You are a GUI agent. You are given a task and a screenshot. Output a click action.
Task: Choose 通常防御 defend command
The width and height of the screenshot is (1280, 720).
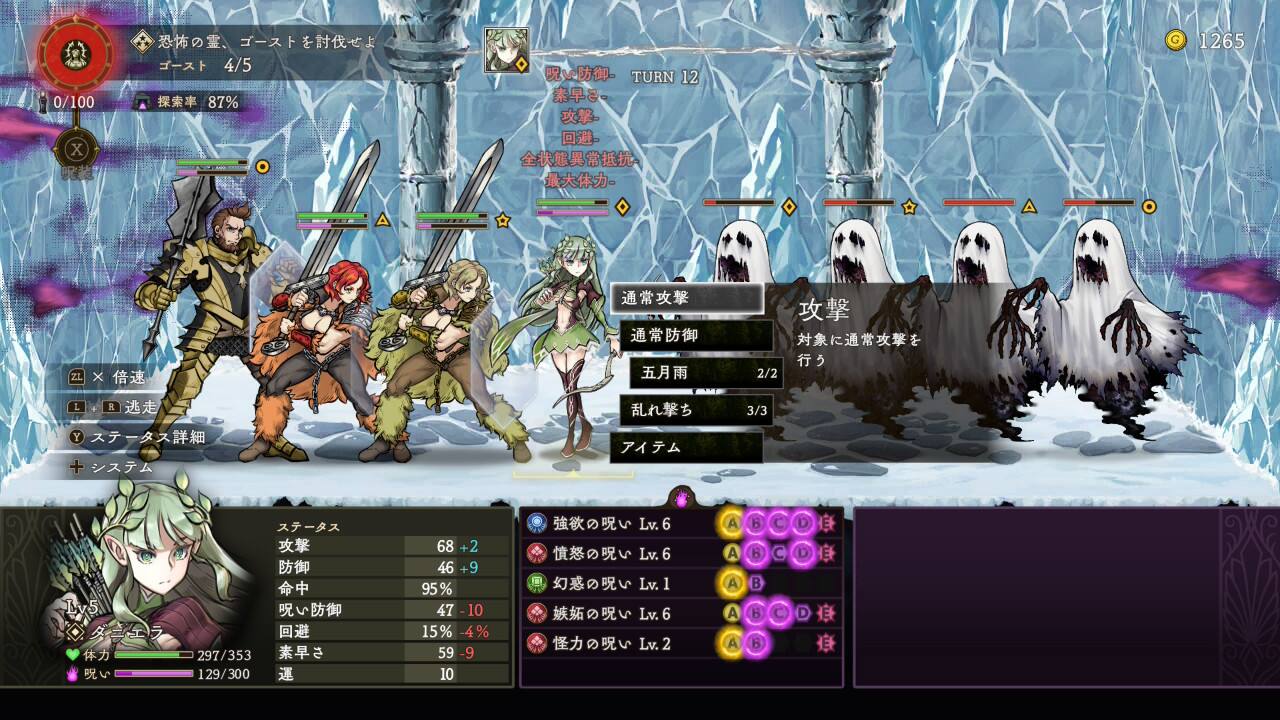coord(696,336)
